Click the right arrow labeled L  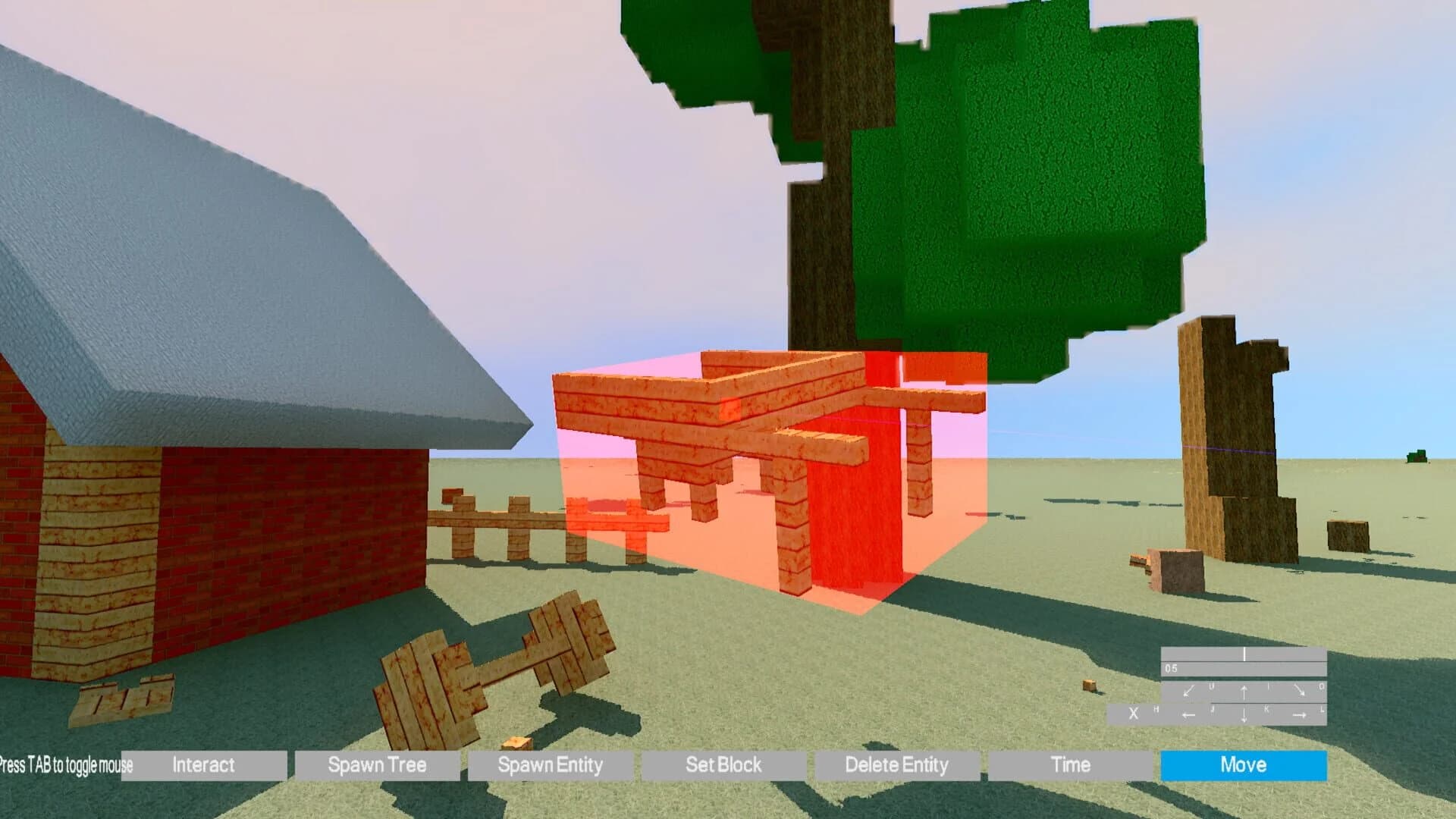coord(1299,715)
